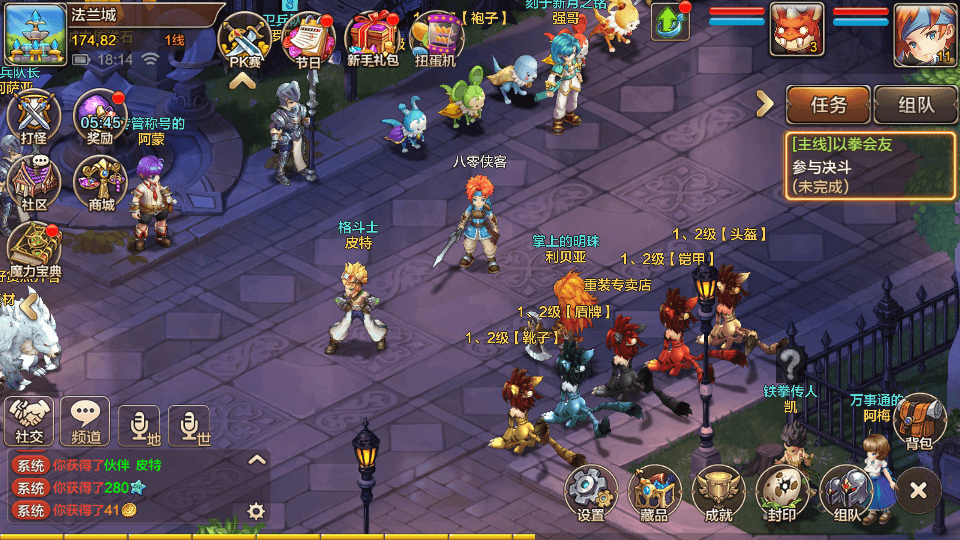
Task: Switch to the 组队 team tab
Action: [x=915, y=104]
